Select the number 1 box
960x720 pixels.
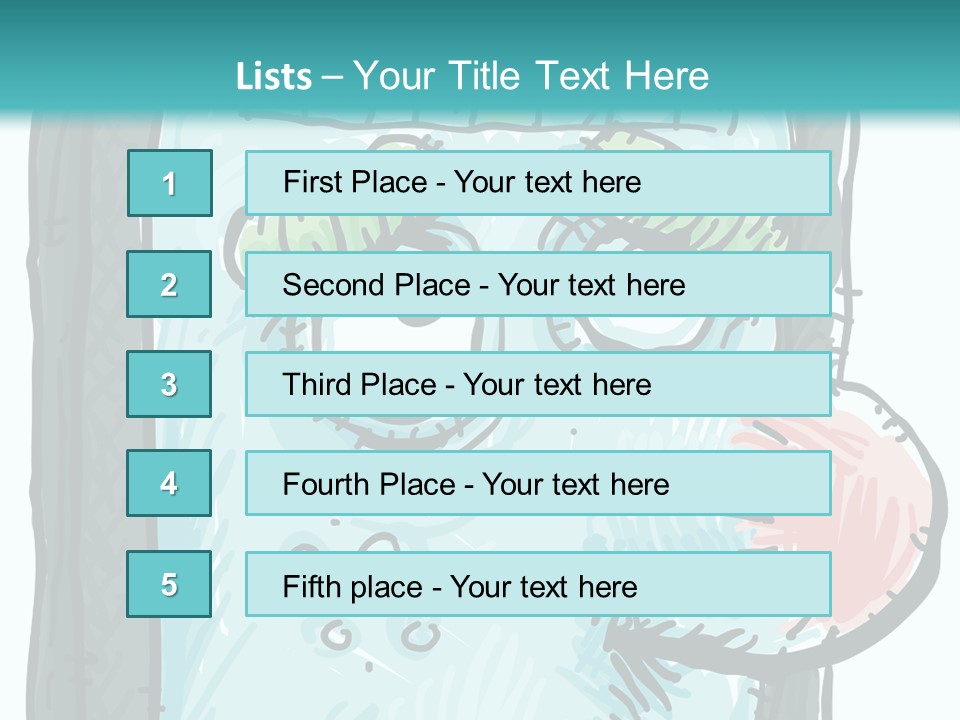point(170,183)
